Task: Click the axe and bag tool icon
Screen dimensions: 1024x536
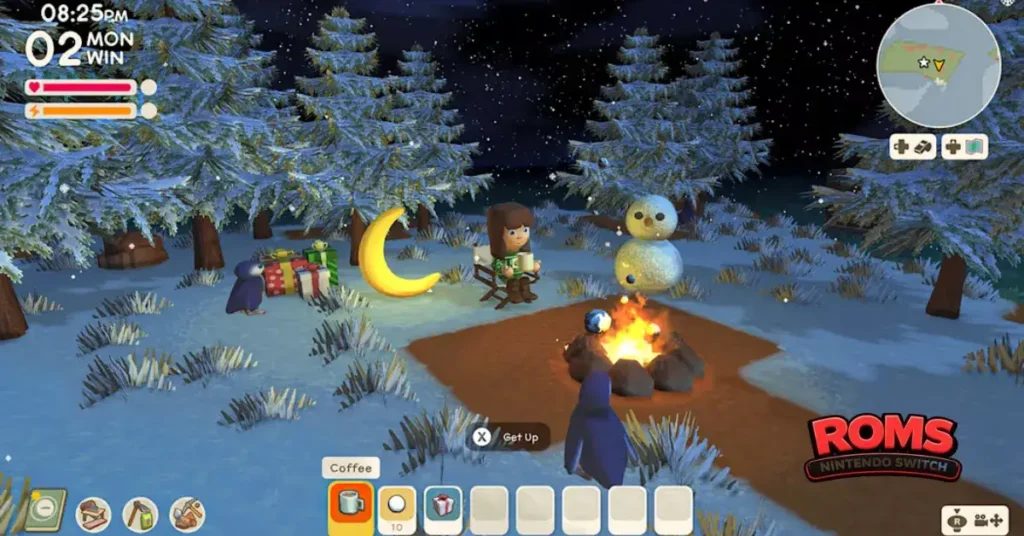Action: click(140, 514)
